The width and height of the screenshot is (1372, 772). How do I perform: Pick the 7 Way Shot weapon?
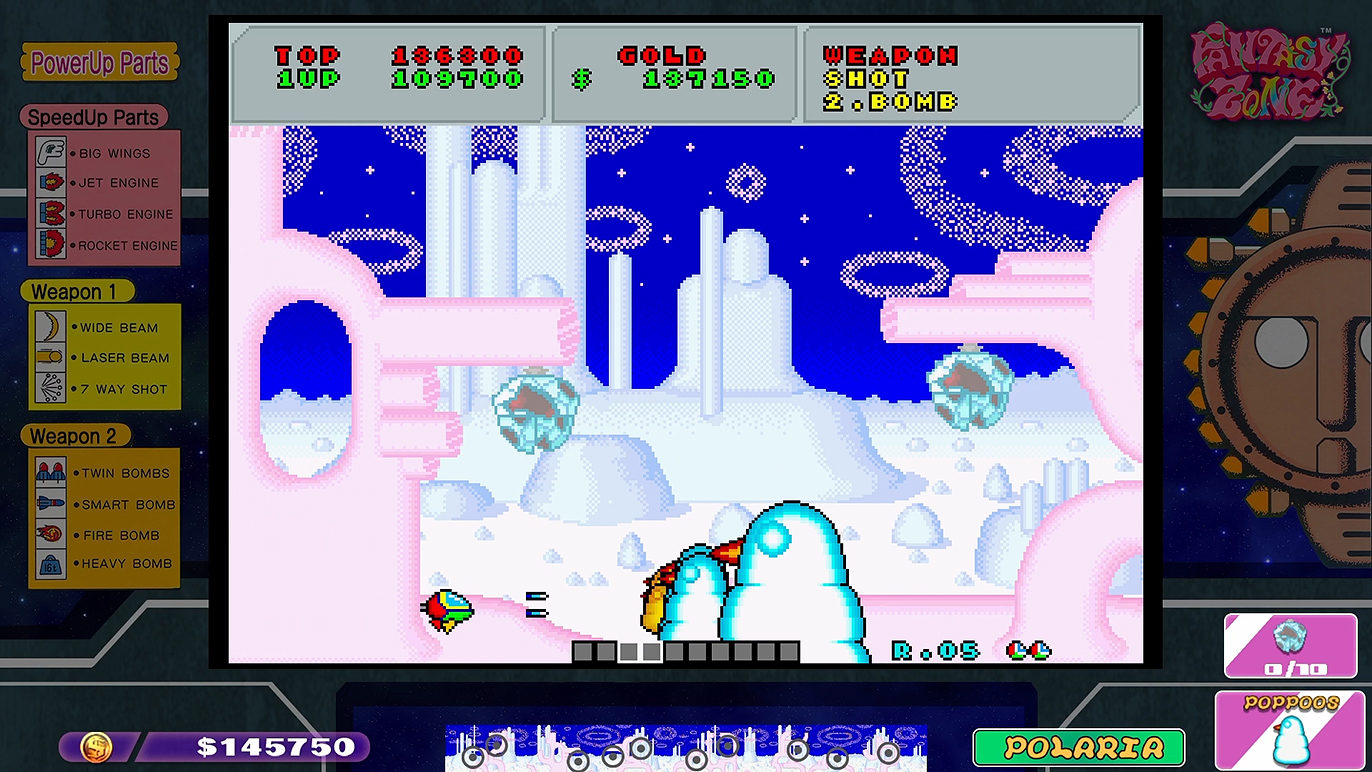point(104,389)
